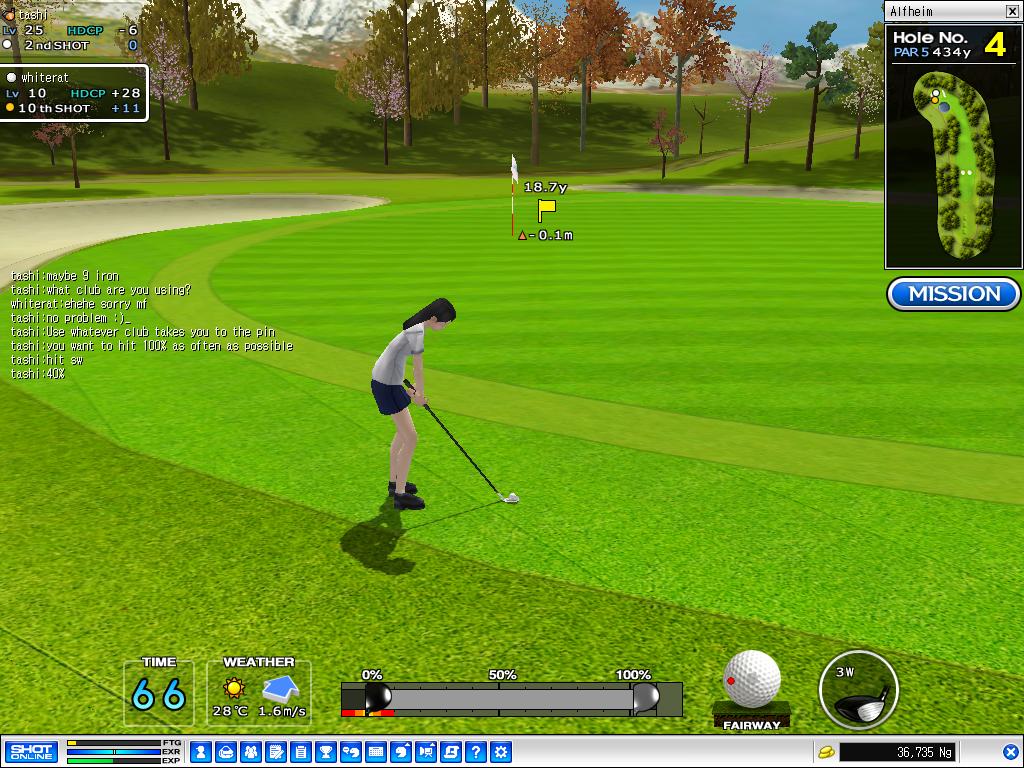Select whiterat's player info panel

tap(74, 92)
